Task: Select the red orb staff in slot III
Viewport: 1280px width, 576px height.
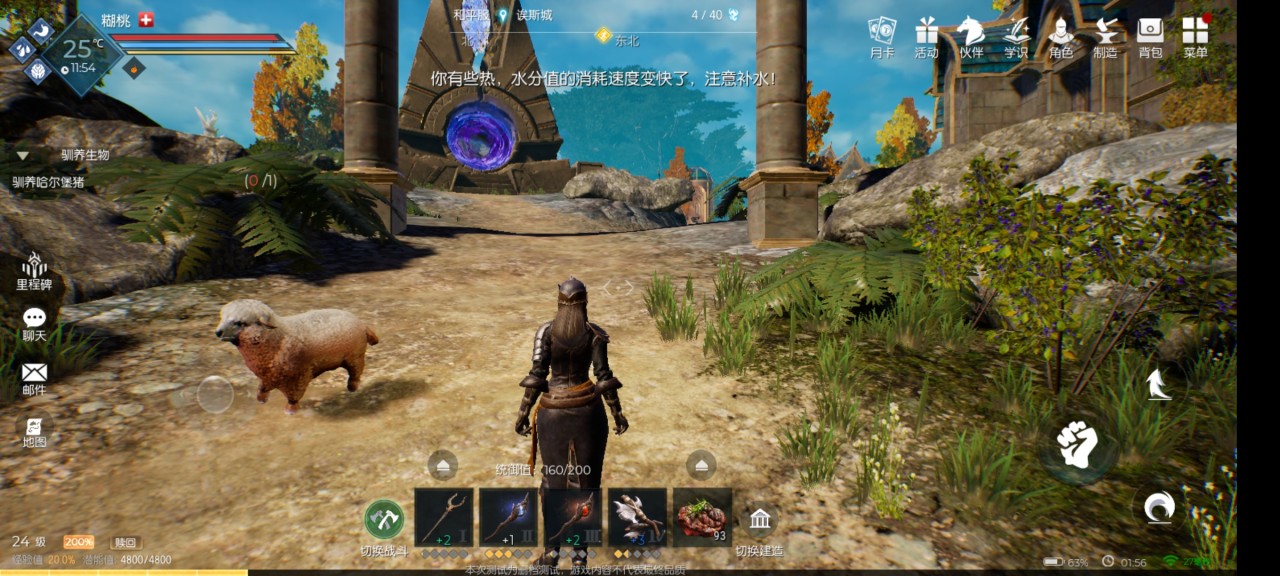Action: tap(573, 517)
